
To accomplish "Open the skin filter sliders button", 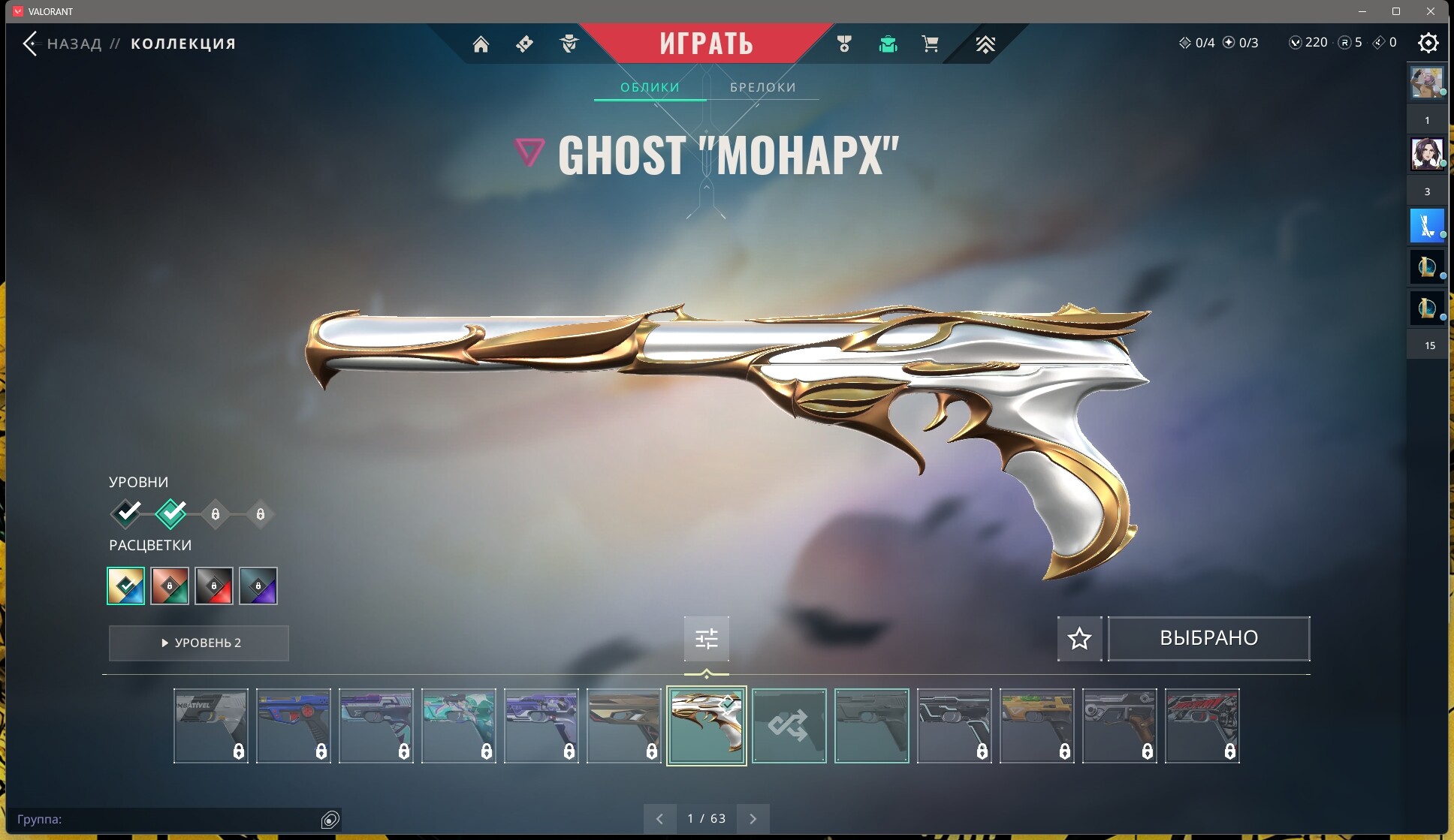I will pos(706,639).
